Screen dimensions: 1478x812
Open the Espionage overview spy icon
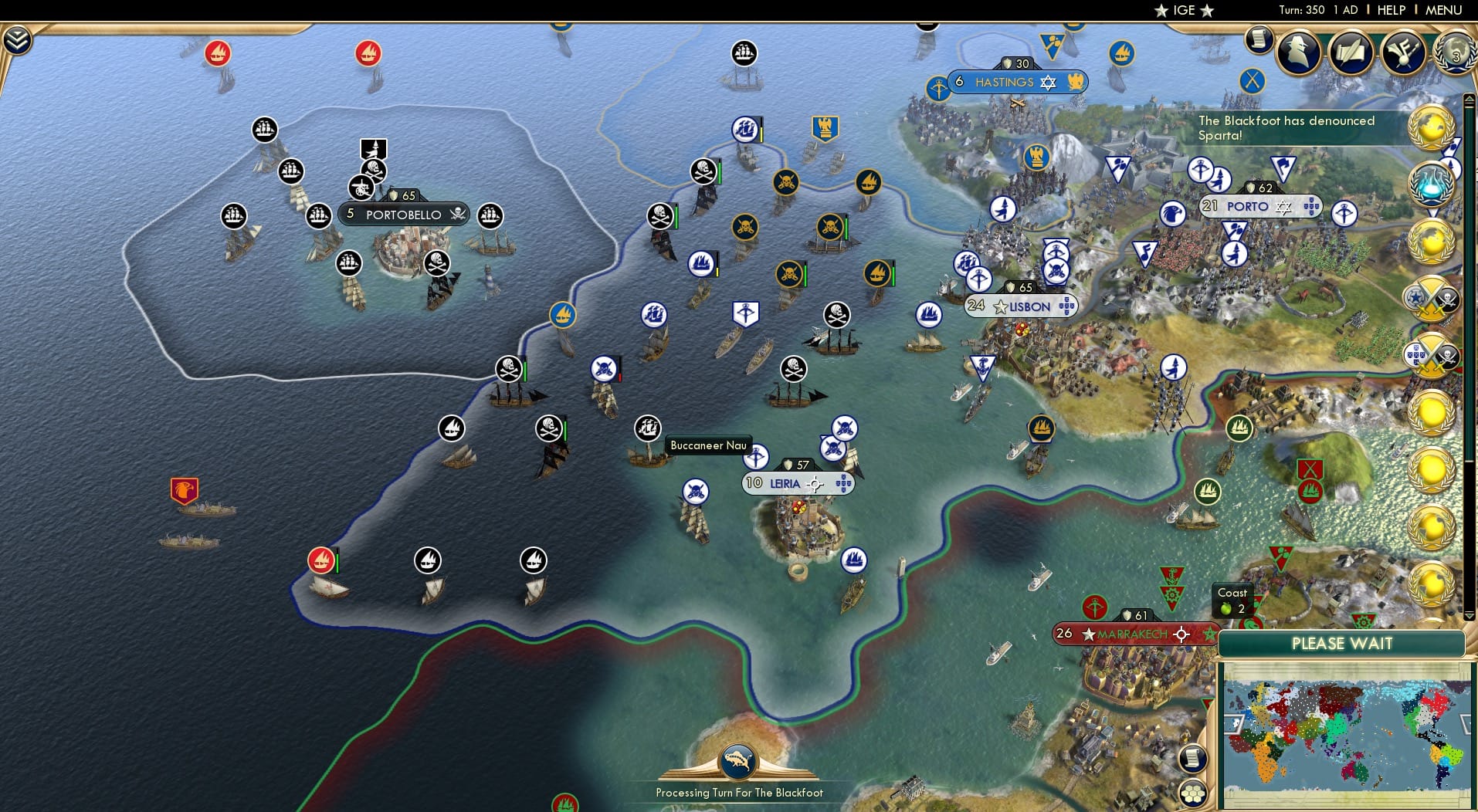(1298, 52)
